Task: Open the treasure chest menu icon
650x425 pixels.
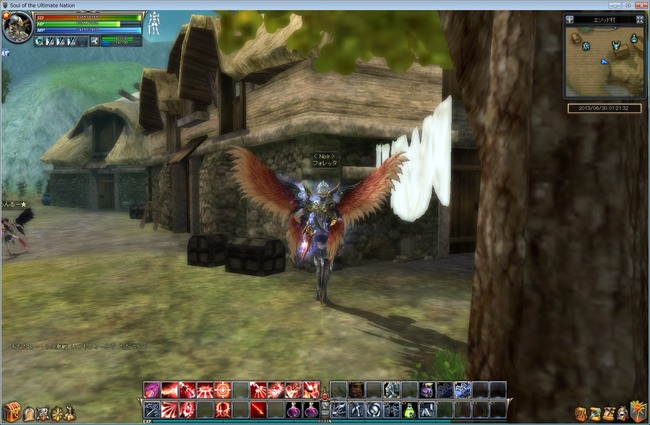Action: [12, 412]
